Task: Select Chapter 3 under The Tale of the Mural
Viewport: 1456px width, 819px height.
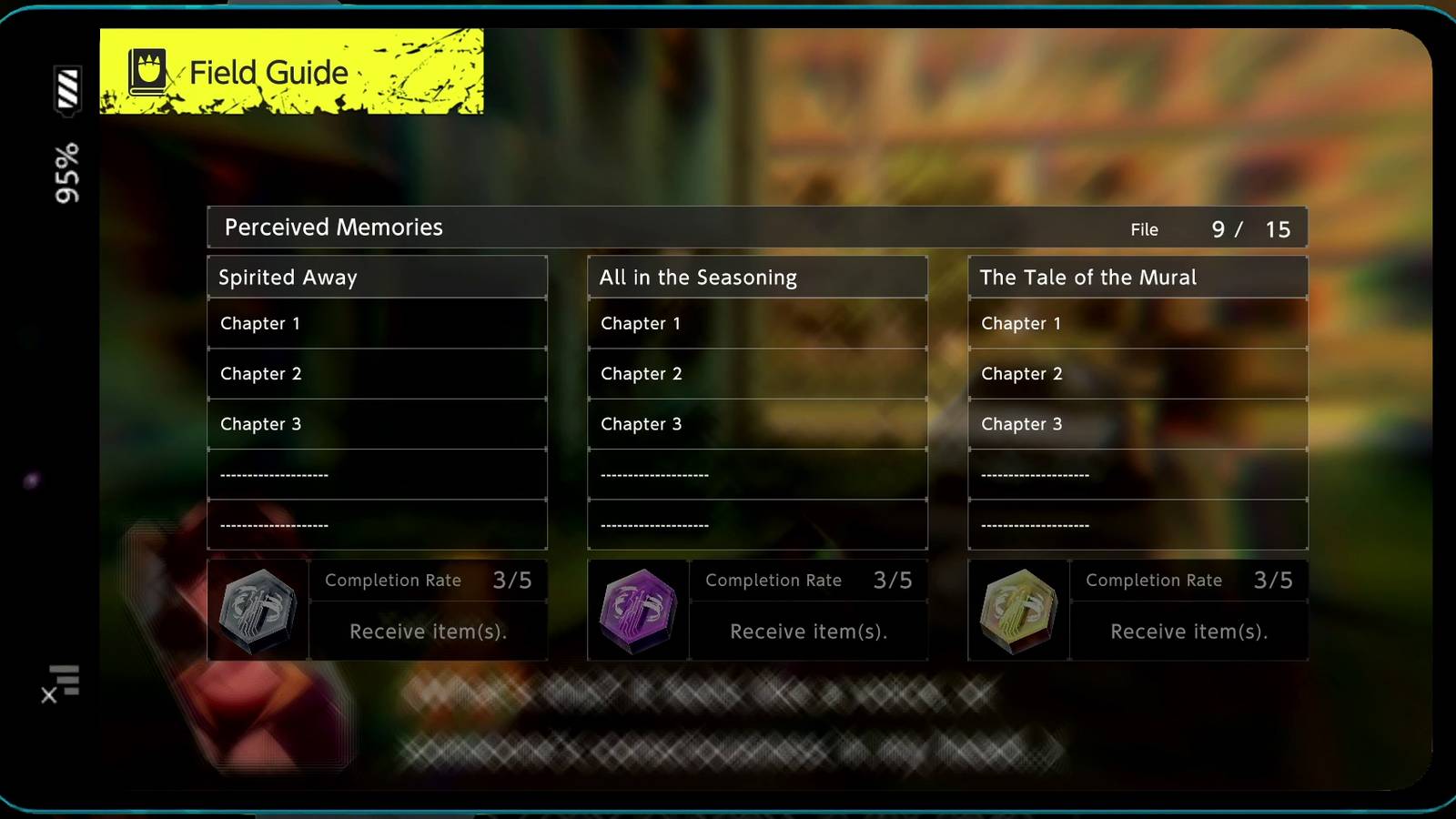Action: click(x=1137, y=424)
